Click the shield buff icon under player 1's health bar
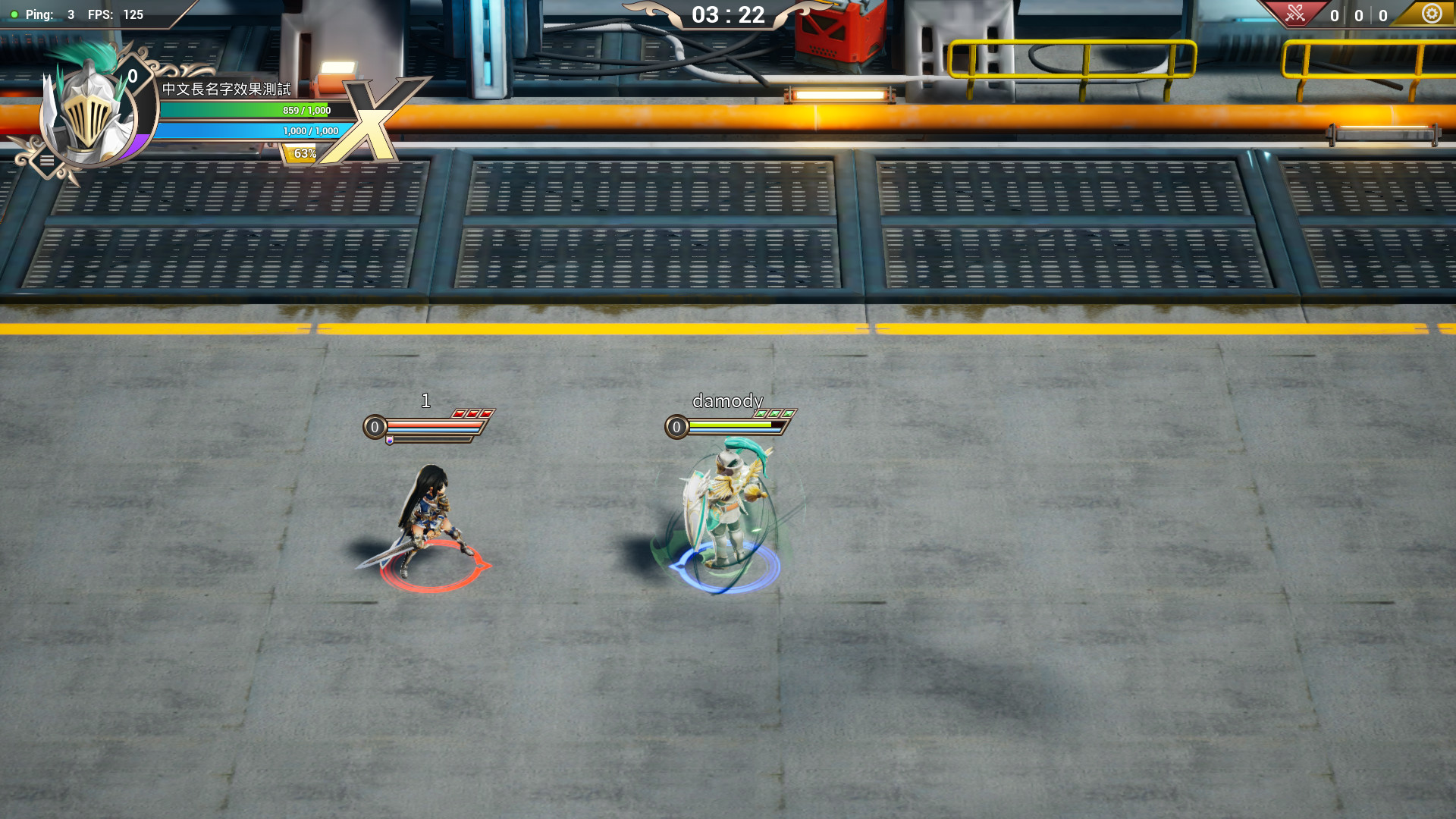This screenshot has height=819, width=1456. (390, 441)
